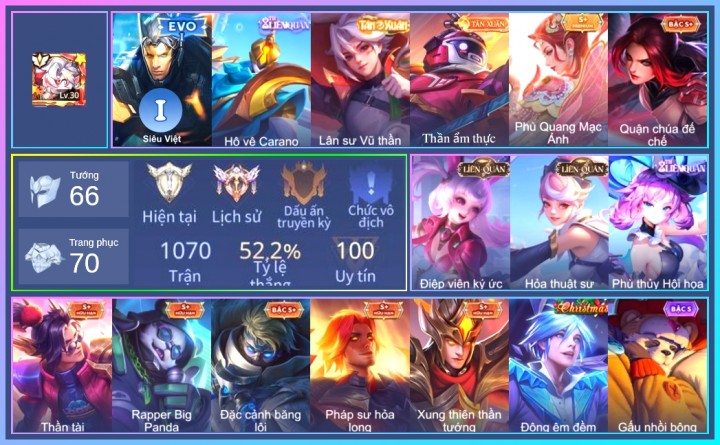The width and height of the screenshot is (720, 445).
Task: Choose the Pháp sư hỏa long skin
Action: pyautogui.click(x=359, y=366)
